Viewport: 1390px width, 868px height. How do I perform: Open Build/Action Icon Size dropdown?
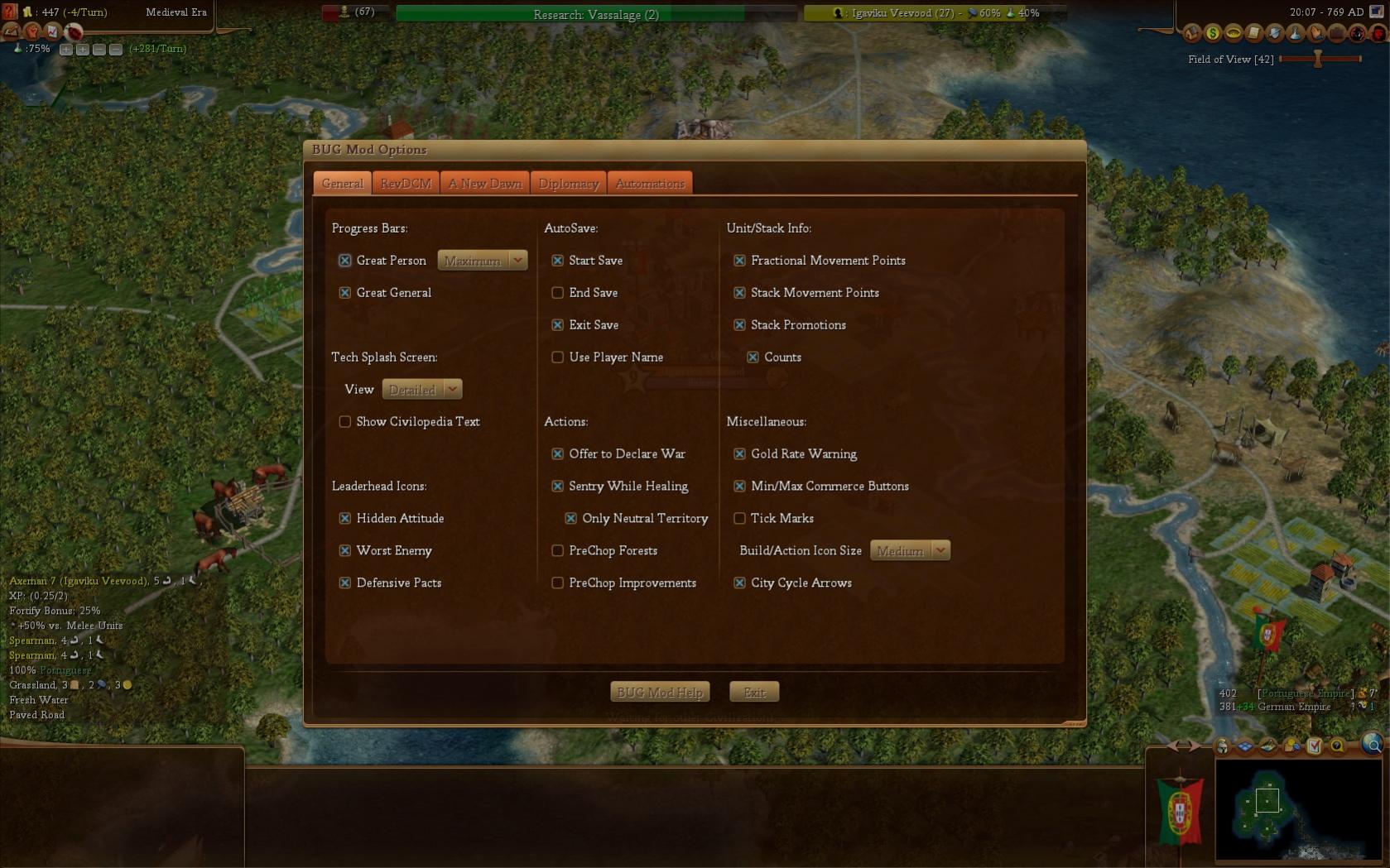tap(910, 551)
